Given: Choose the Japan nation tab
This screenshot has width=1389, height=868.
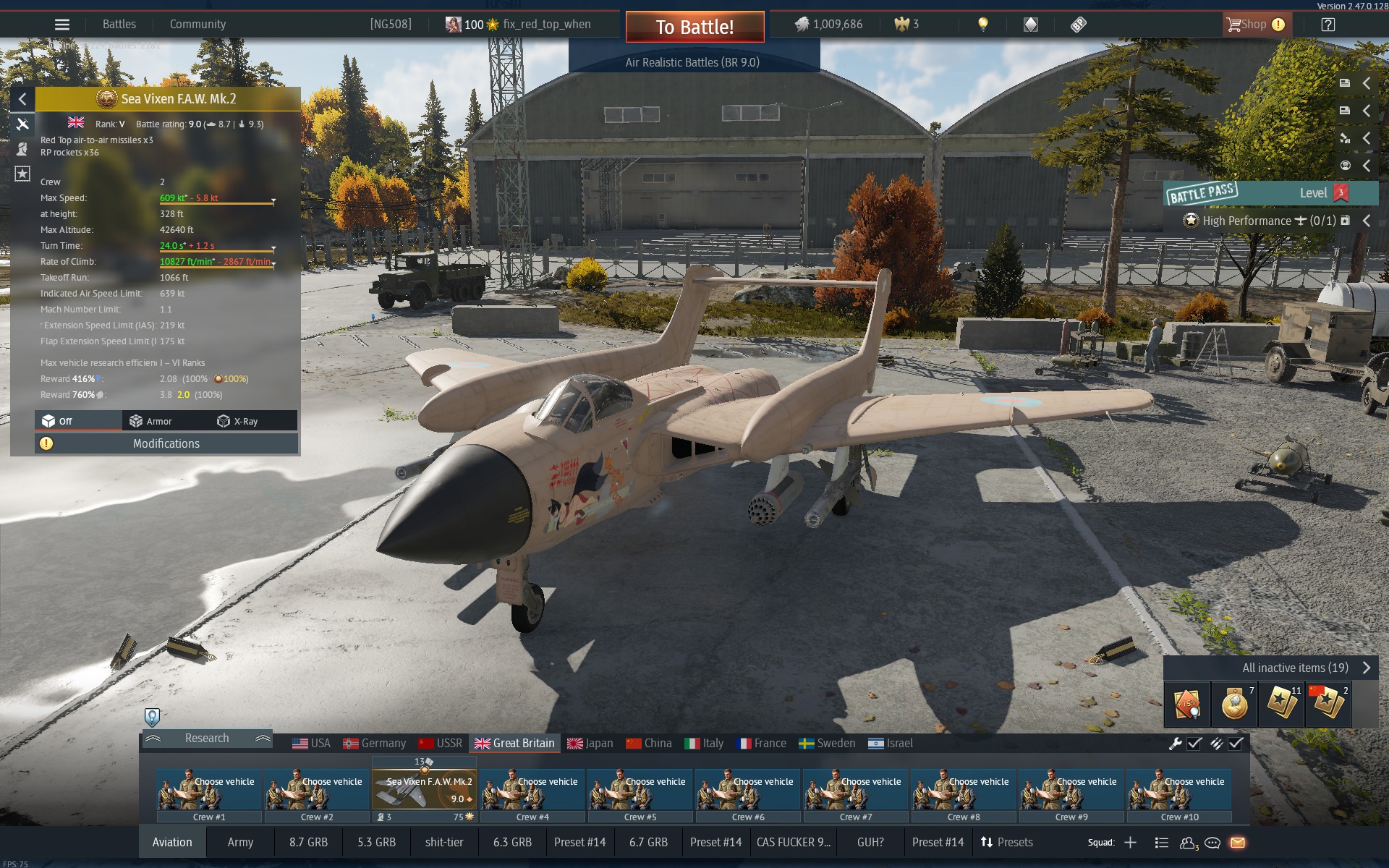Looking at the screenshot, I should [x=590, y=743].
